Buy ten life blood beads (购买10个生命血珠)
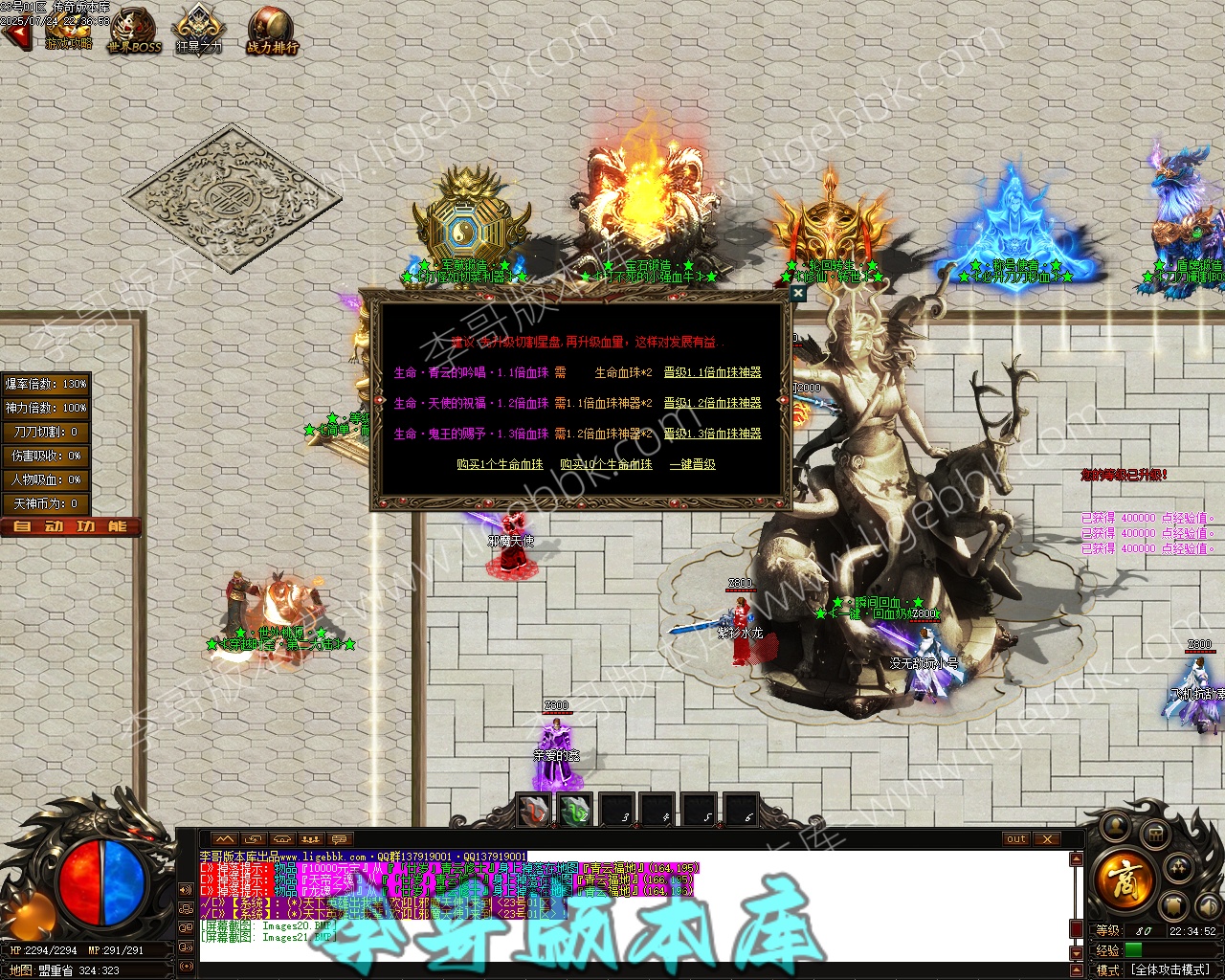This screenshot has height=980, width=1225. point(606,465)
